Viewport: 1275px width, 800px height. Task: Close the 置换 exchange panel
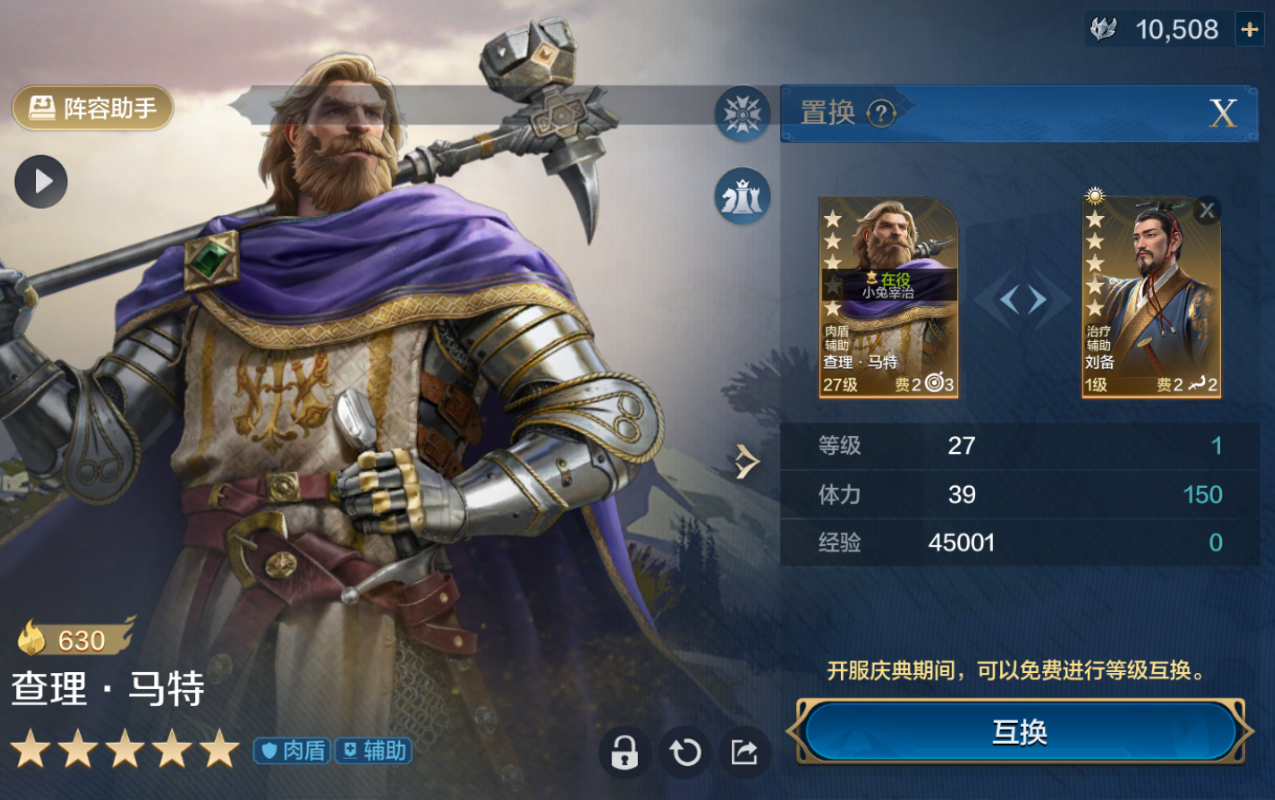(x=1223, y=113)
